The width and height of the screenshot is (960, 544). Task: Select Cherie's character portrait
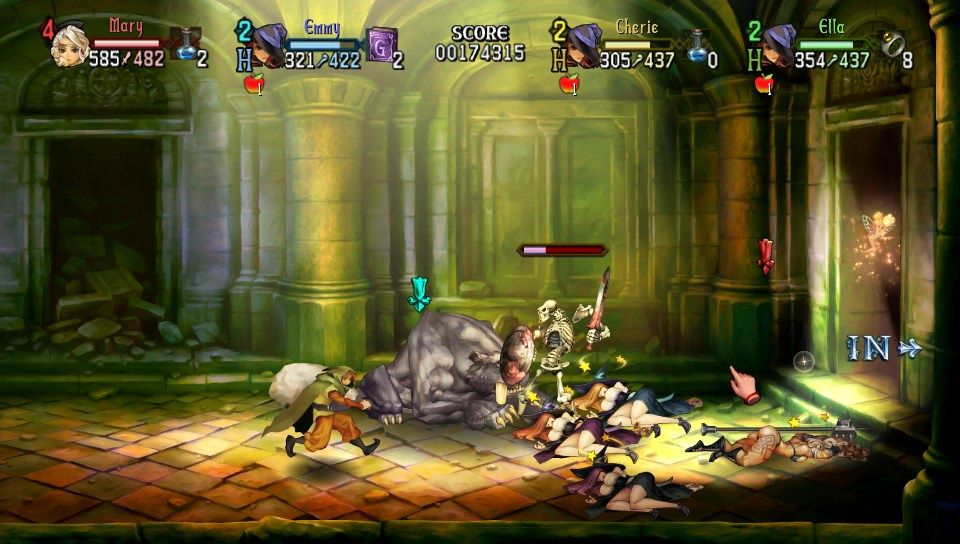(584, 44)
